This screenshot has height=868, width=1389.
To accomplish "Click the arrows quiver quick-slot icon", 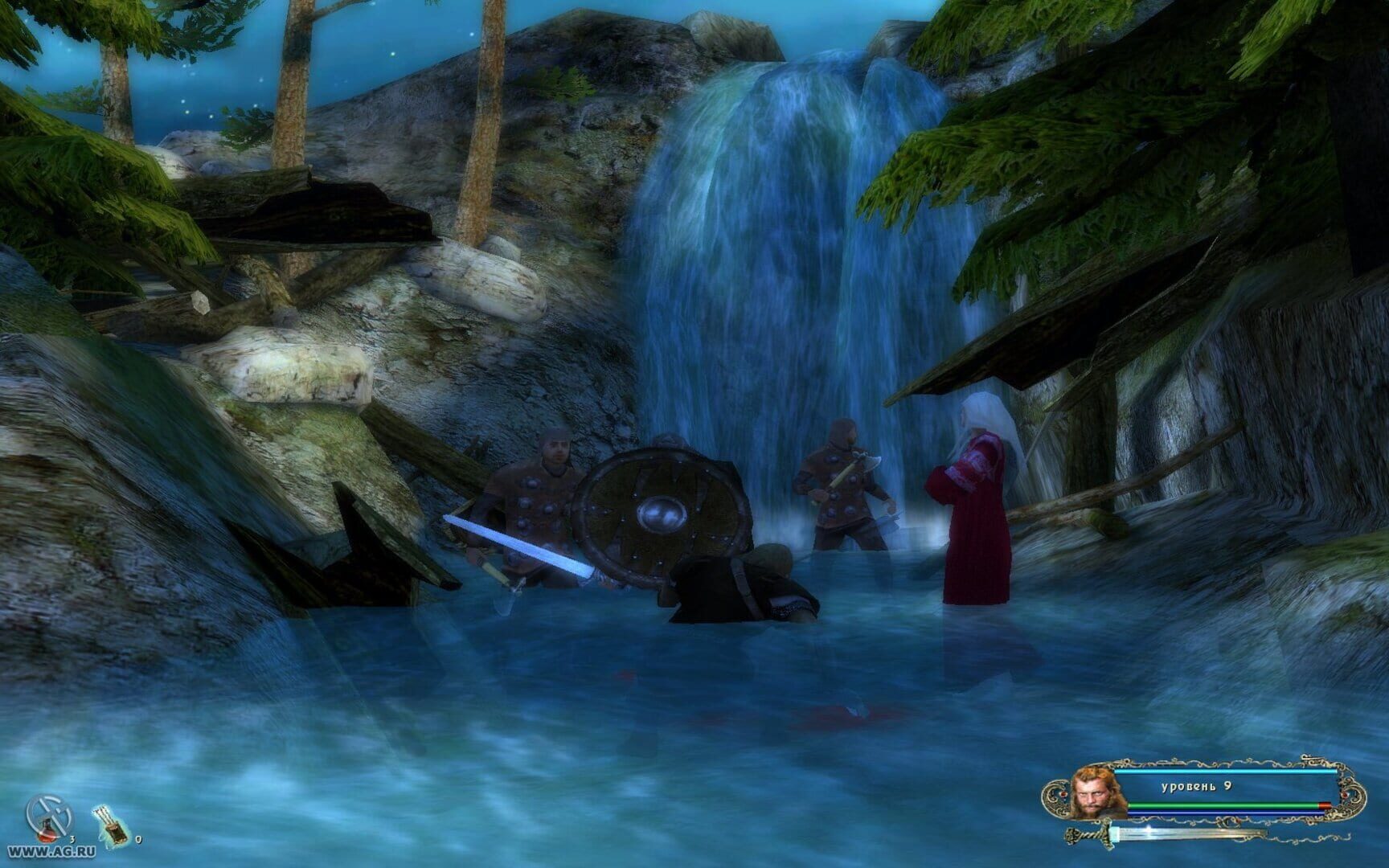I will 109,826.
